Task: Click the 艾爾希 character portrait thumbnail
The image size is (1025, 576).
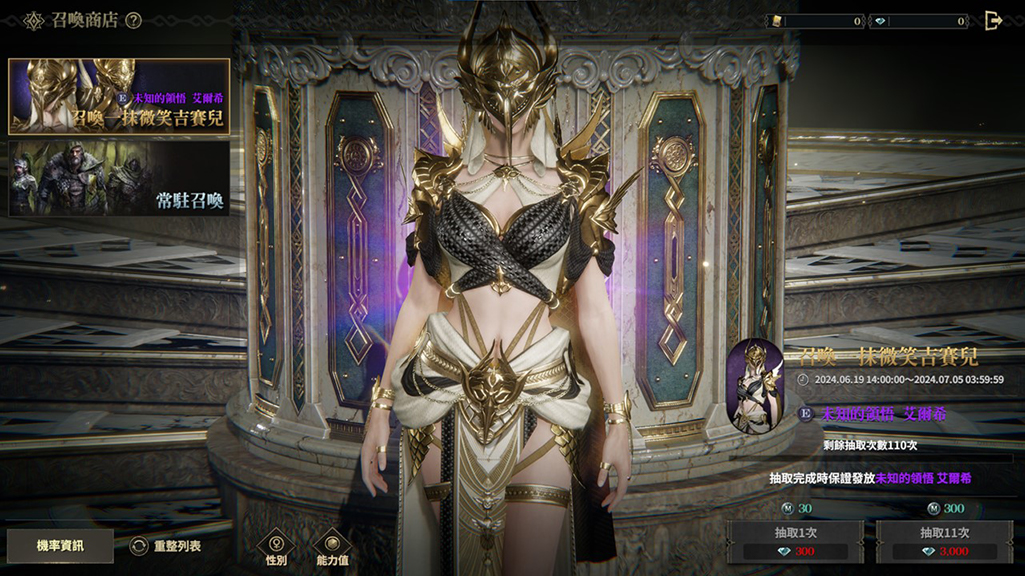Action: point(755,385)
